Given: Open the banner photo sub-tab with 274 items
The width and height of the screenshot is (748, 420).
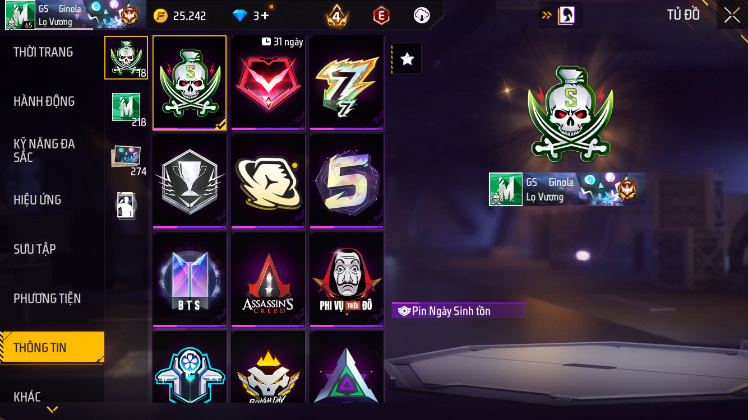Looking at the screenshot, I should coord(126,158).
